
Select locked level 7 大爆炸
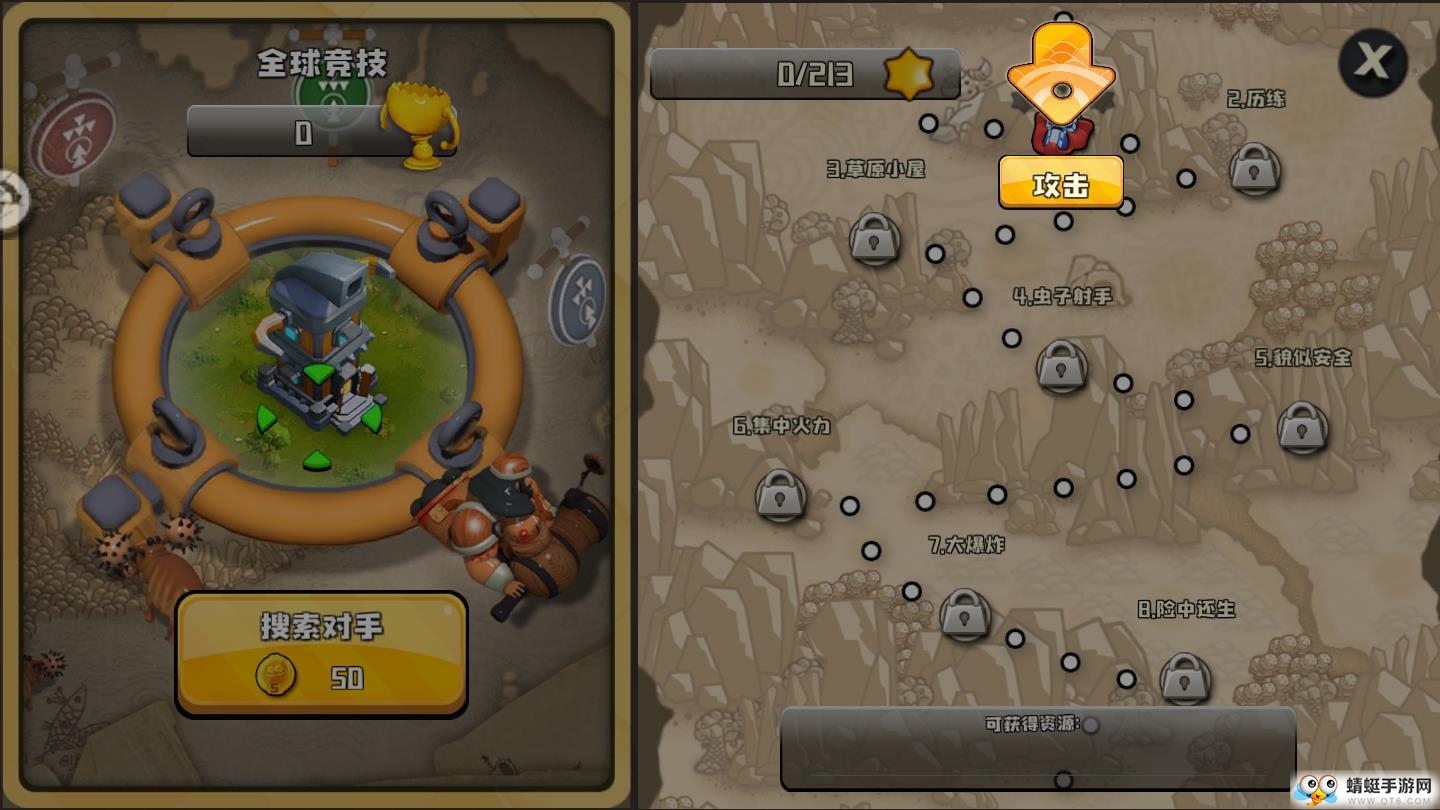click(965, 613)
